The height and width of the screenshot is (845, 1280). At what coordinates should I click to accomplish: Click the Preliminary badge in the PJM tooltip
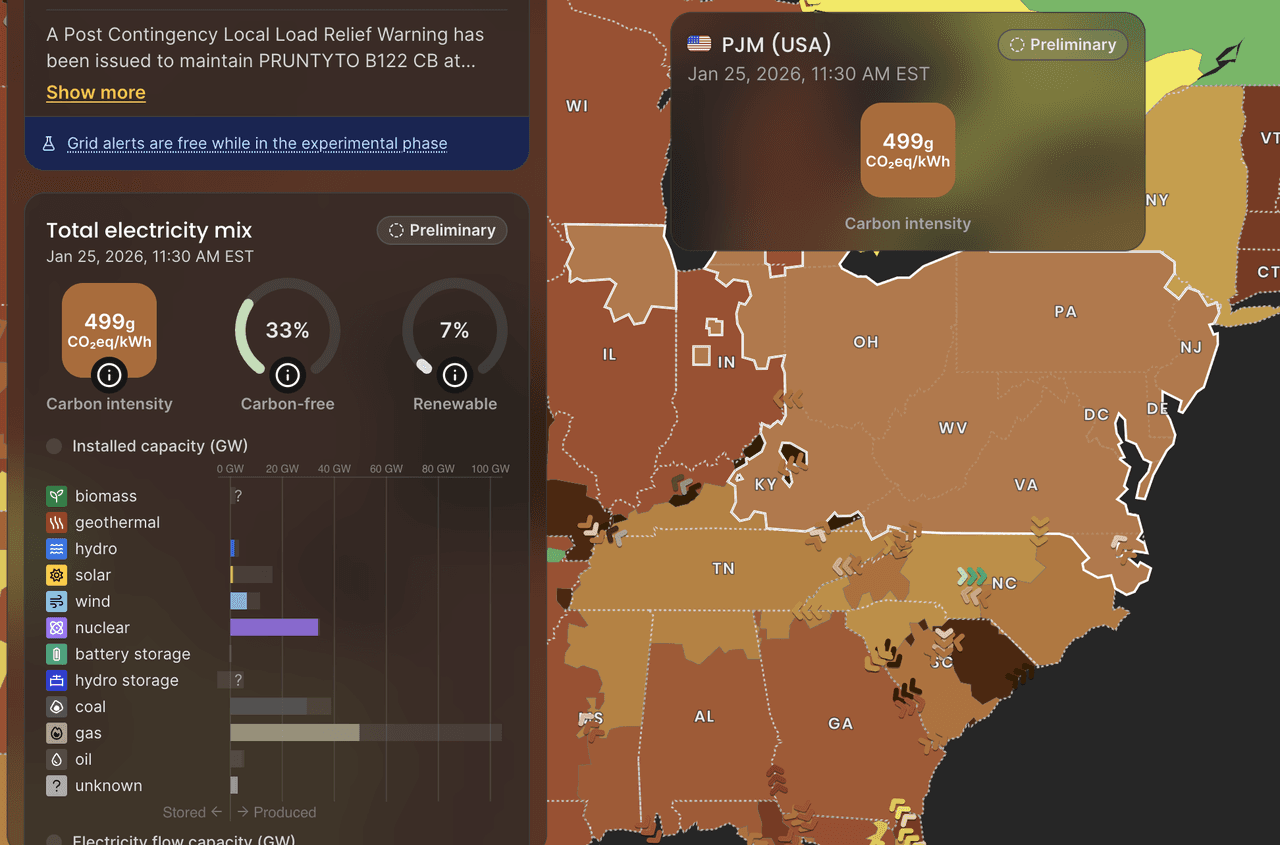click(x=1063, y=45)
